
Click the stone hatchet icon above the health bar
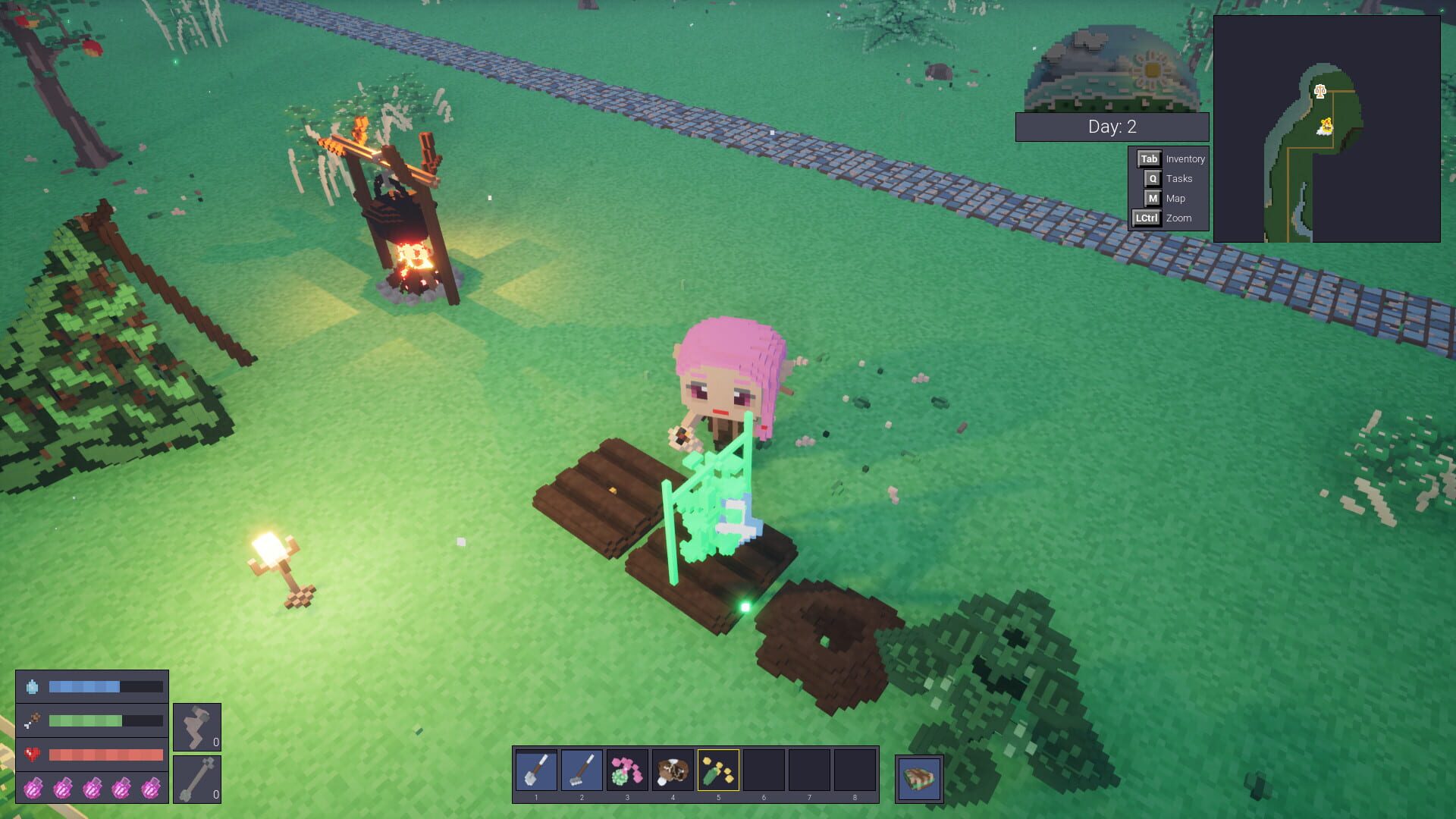196,725
